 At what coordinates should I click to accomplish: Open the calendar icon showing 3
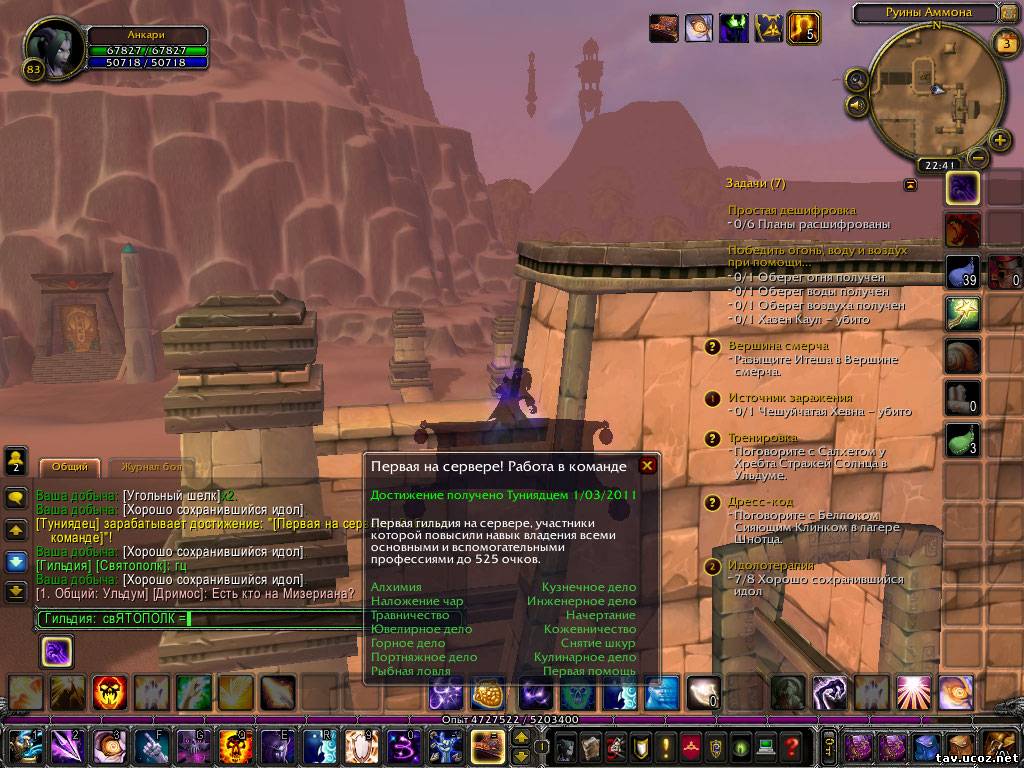1005,43
